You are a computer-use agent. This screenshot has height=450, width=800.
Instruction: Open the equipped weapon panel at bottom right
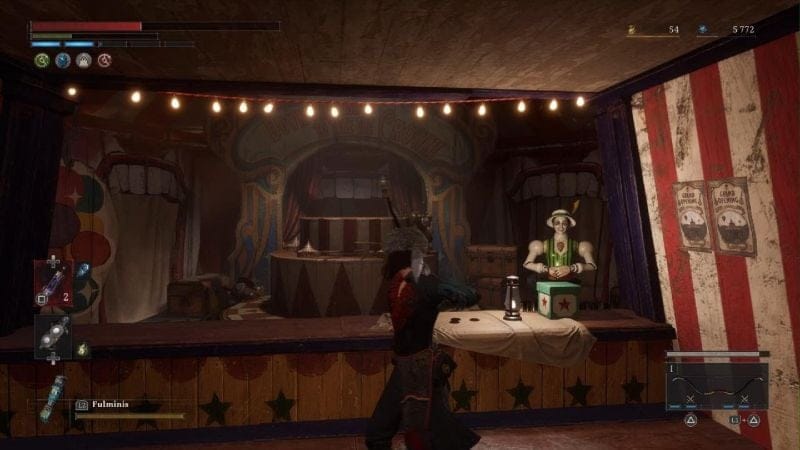point(717,387)
